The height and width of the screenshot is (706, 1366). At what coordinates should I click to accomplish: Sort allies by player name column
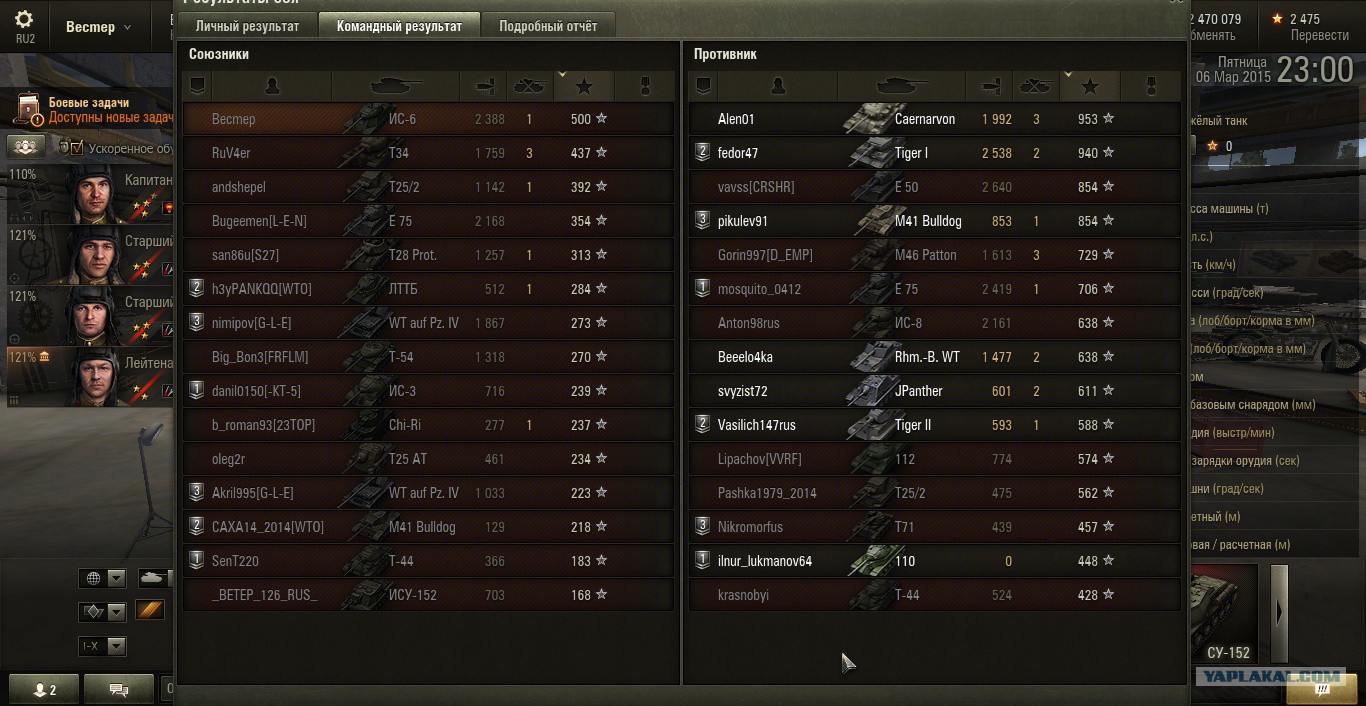click(x=272, y=86)
